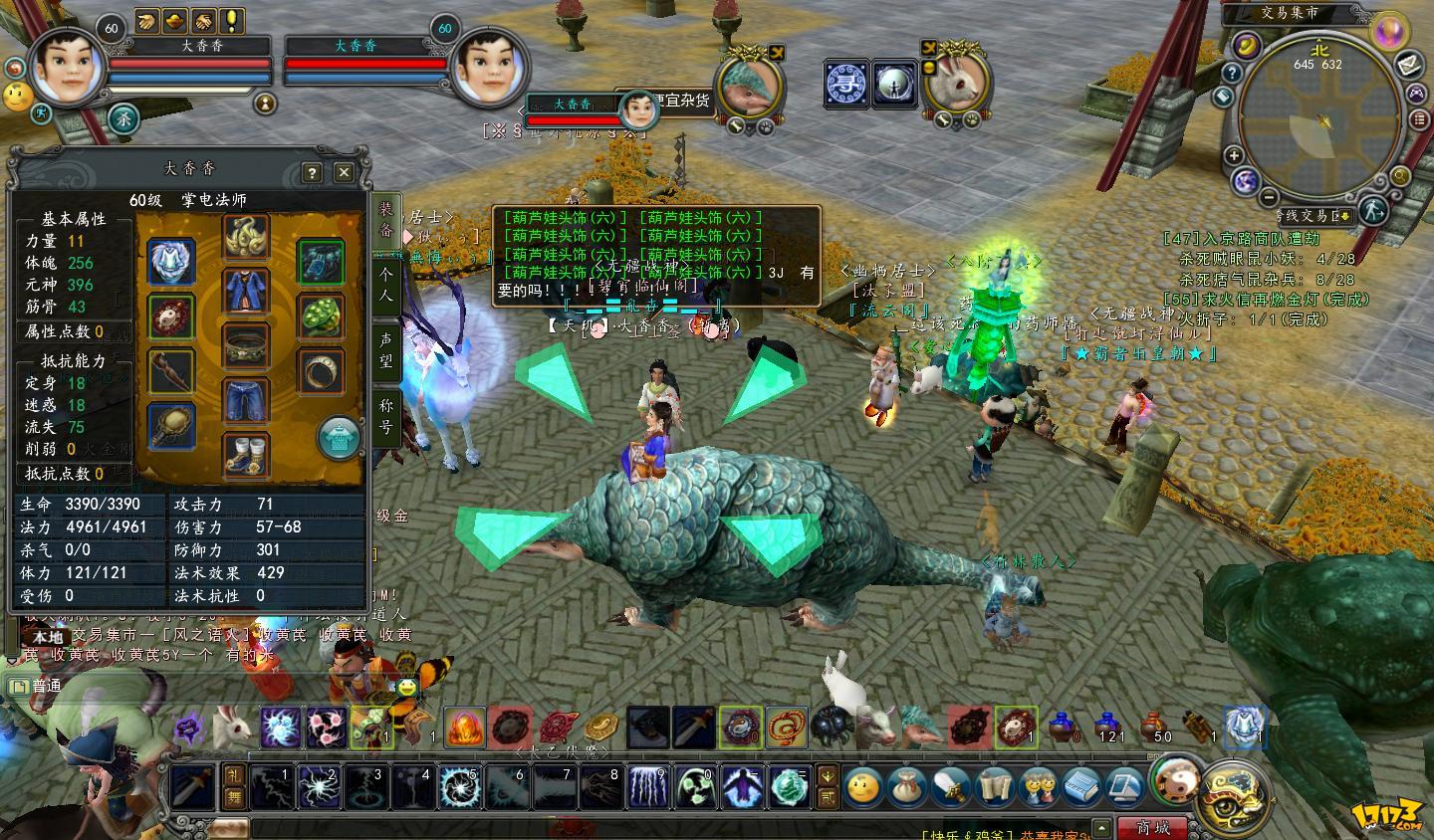1434x840 pixels.
Task: Select the rabbit pet portrait
Action: click(959, 83)
